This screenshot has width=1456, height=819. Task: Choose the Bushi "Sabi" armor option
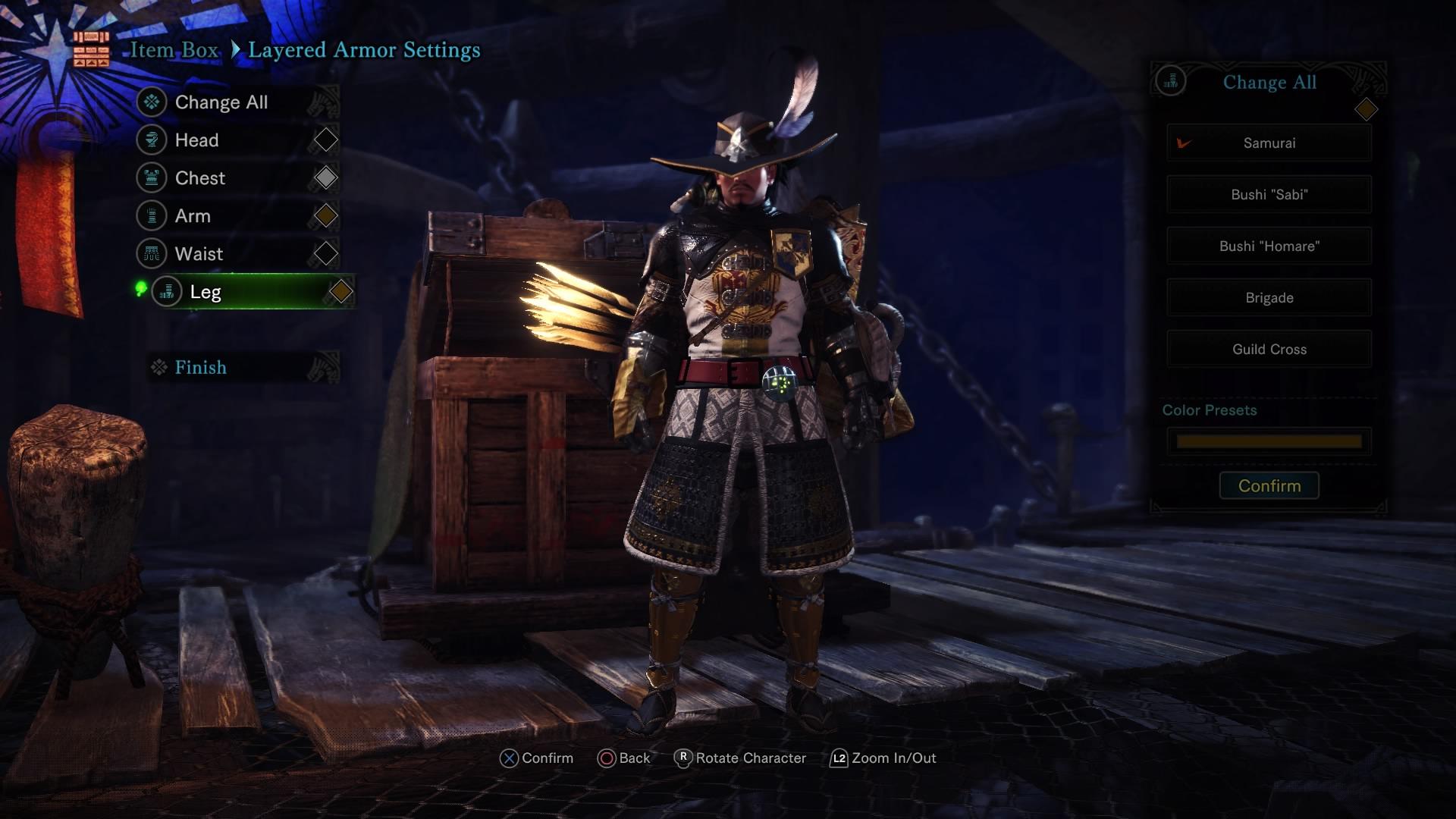click(1269, 194)
